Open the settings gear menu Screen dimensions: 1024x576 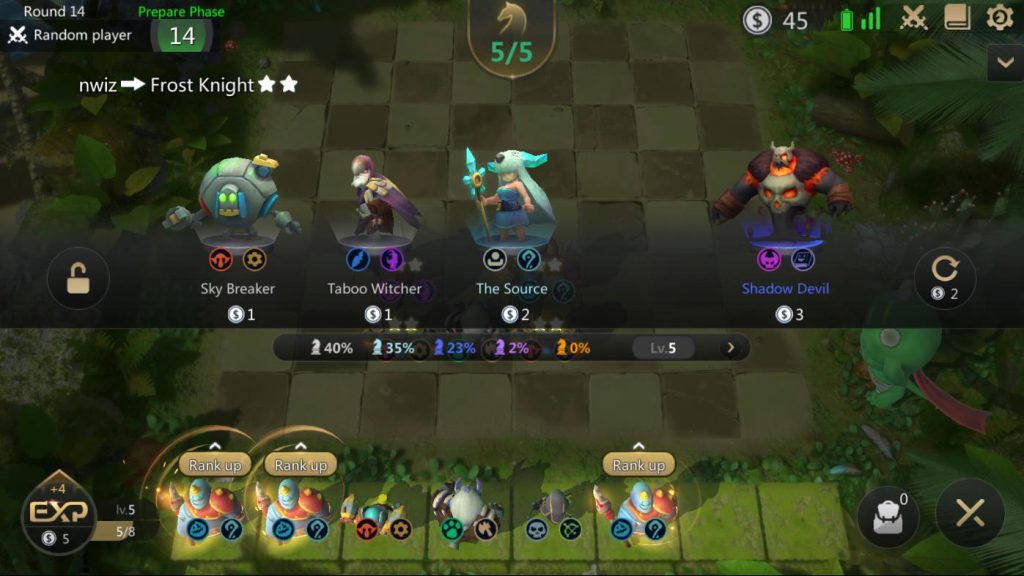tap(1000, 18)
